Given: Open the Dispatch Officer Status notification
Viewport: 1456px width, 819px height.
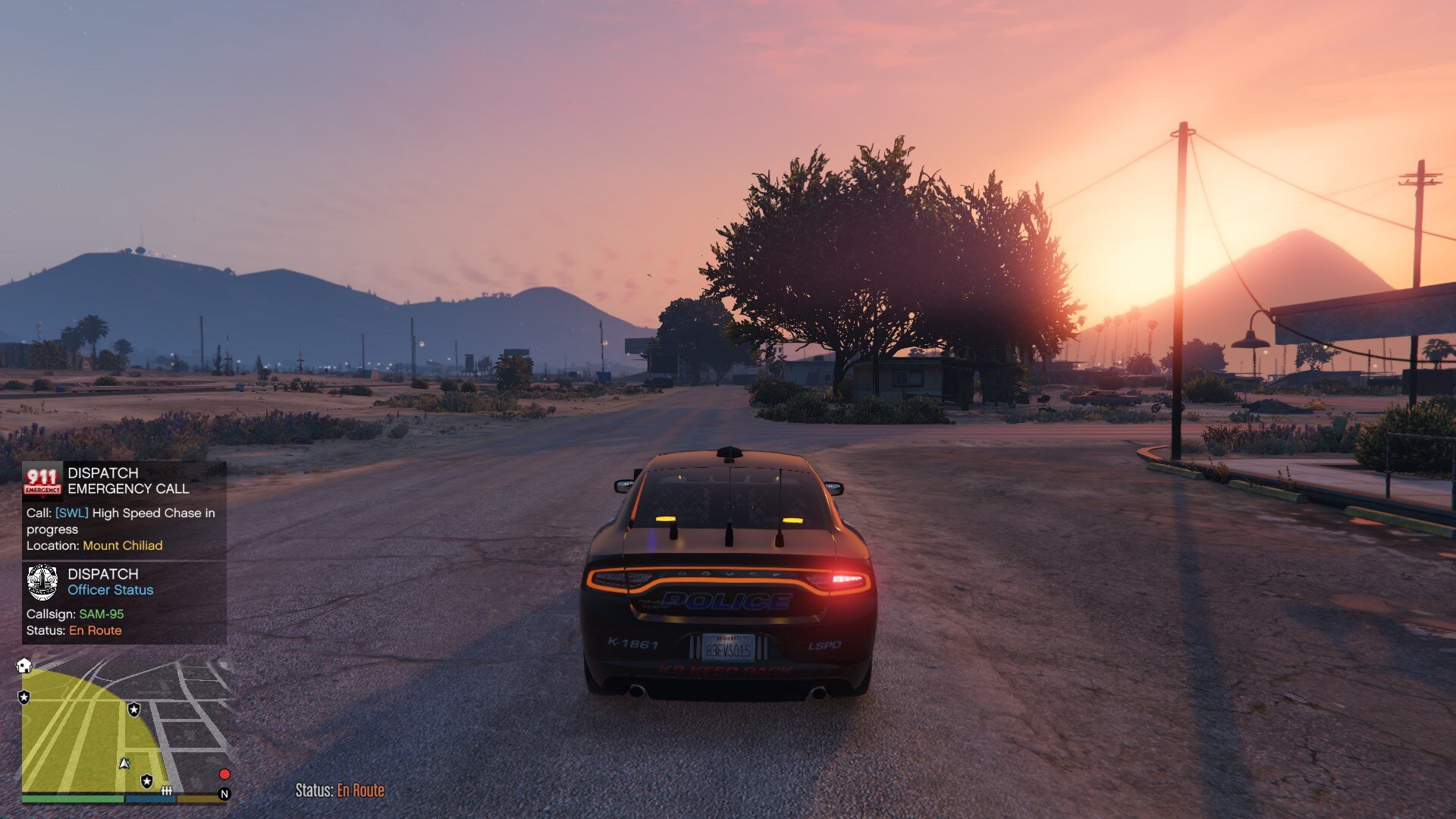Looking at the screenshot, I should tap(124, 603).
